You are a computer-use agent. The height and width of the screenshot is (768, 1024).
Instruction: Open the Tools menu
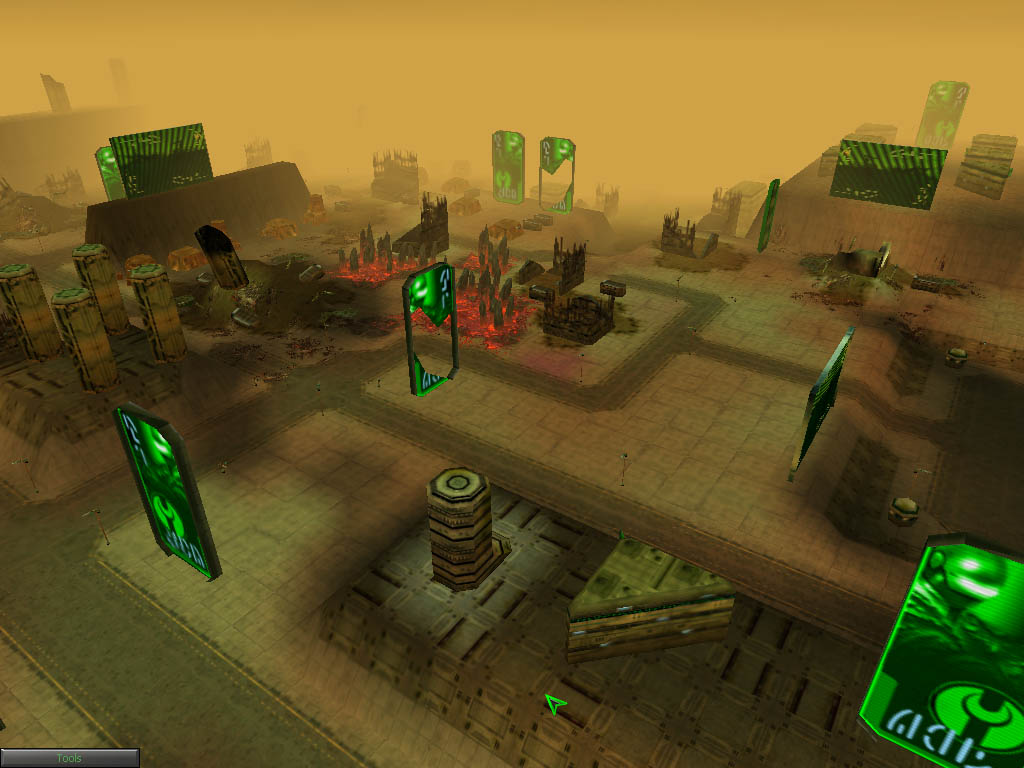(69, 758)
